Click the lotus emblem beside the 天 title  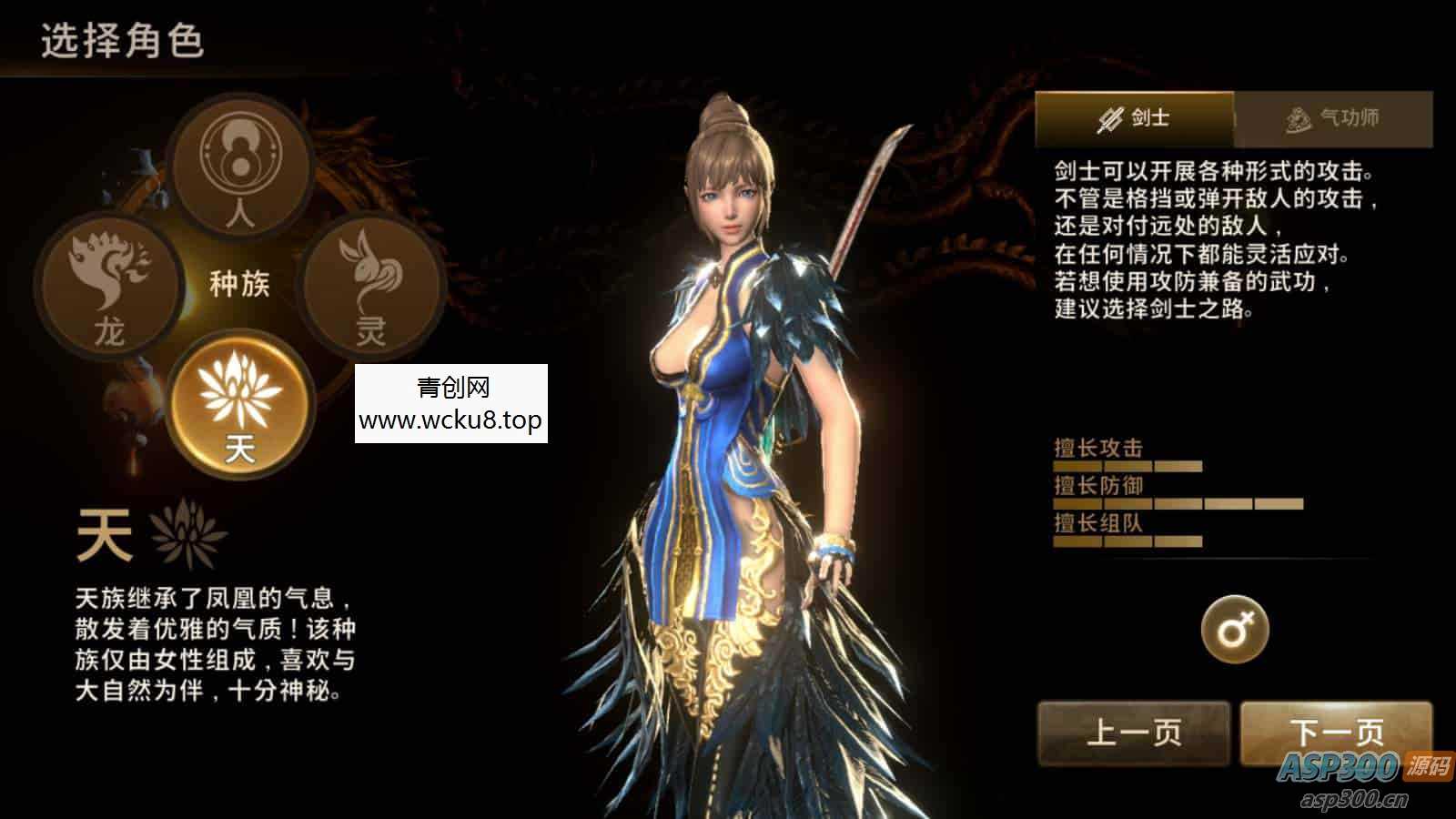click(x=189, y=532)
